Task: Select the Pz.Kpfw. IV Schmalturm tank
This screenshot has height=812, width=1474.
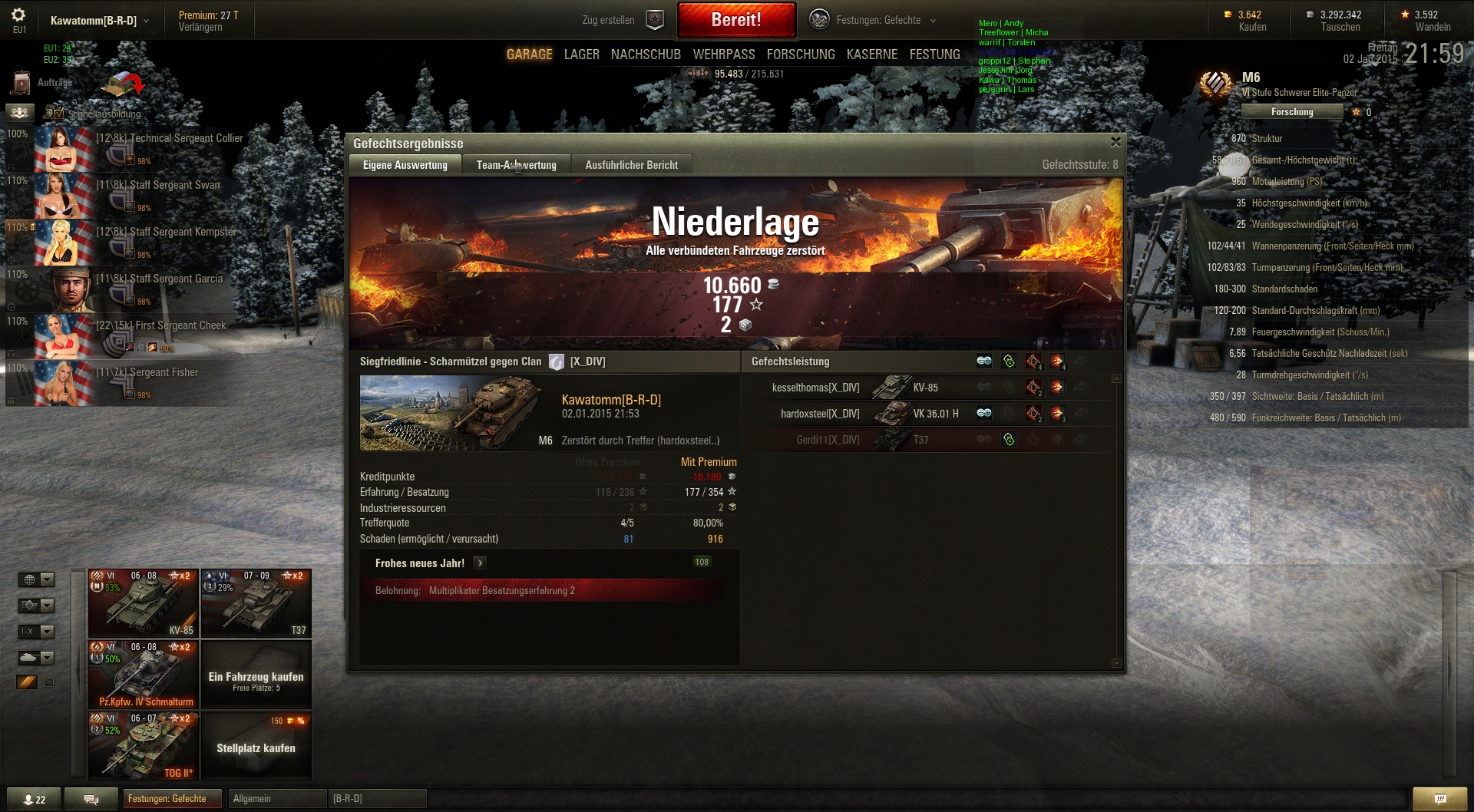Action: 144,675
